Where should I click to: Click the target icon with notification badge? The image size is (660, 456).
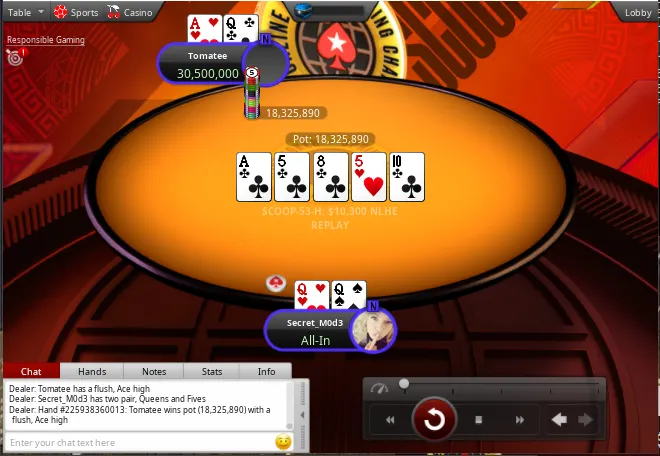pyautogui.click(x=14, y=57)
